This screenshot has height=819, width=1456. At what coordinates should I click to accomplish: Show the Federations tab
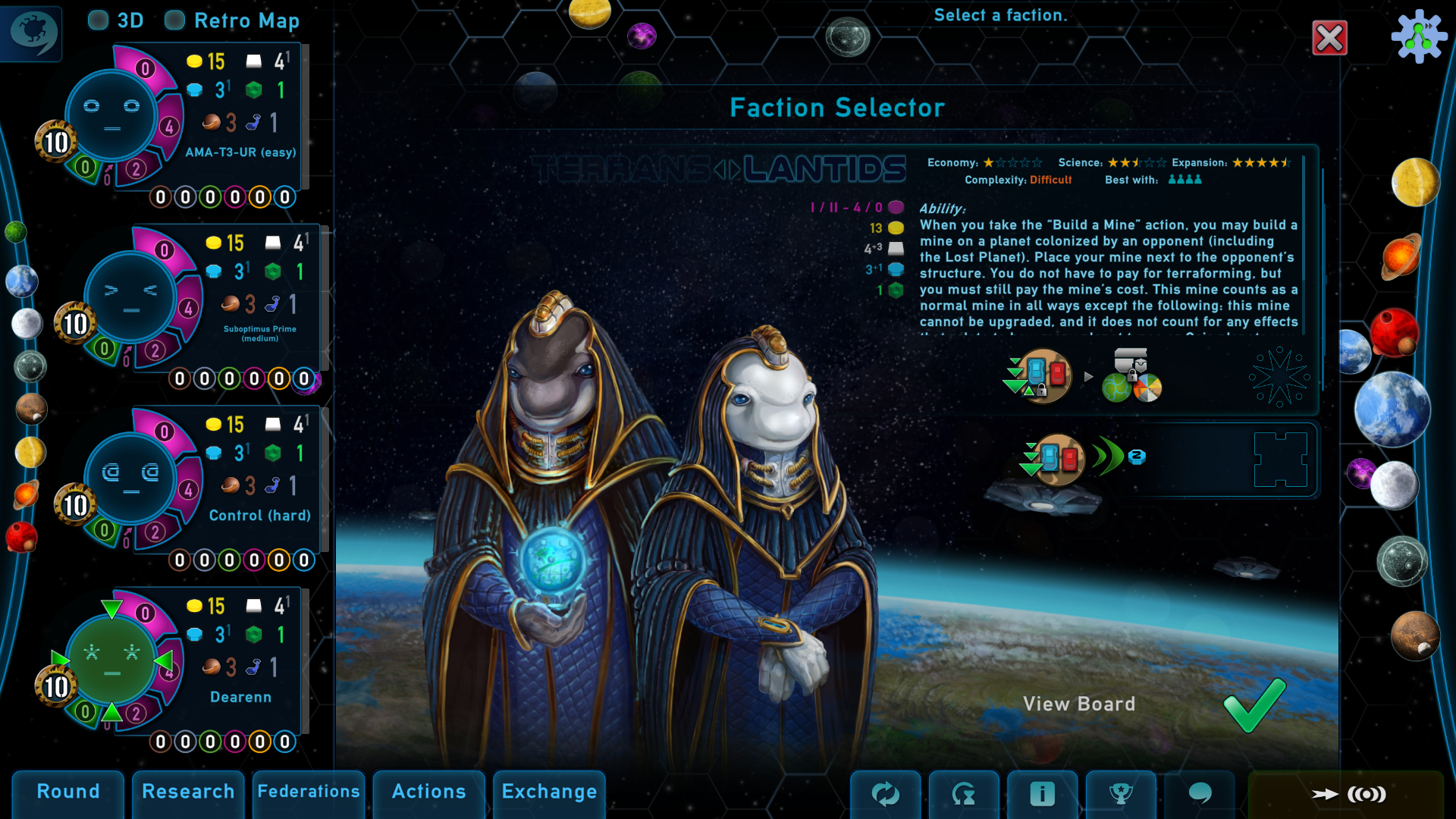pos(309,792)
